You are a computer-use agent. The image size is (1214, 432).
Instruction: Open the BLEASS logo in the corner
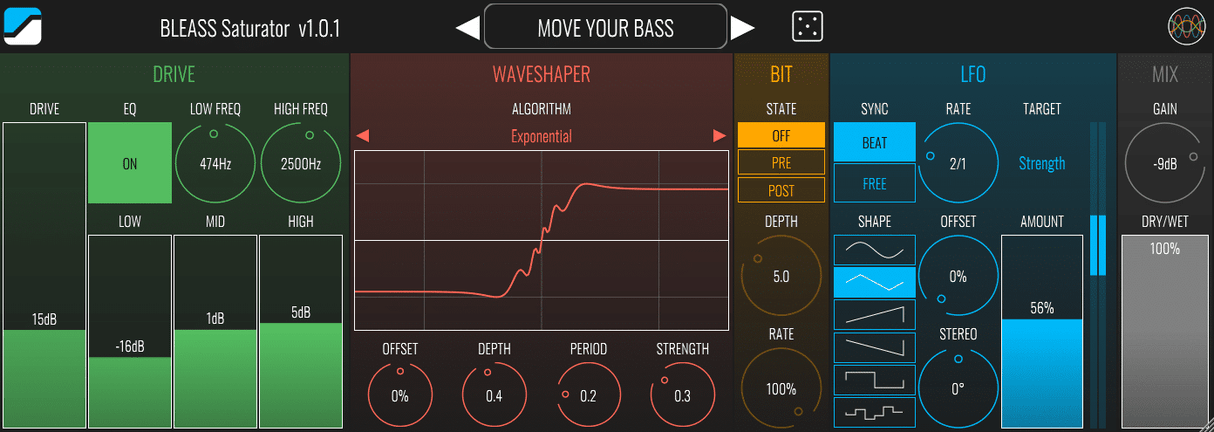point(21,26)
